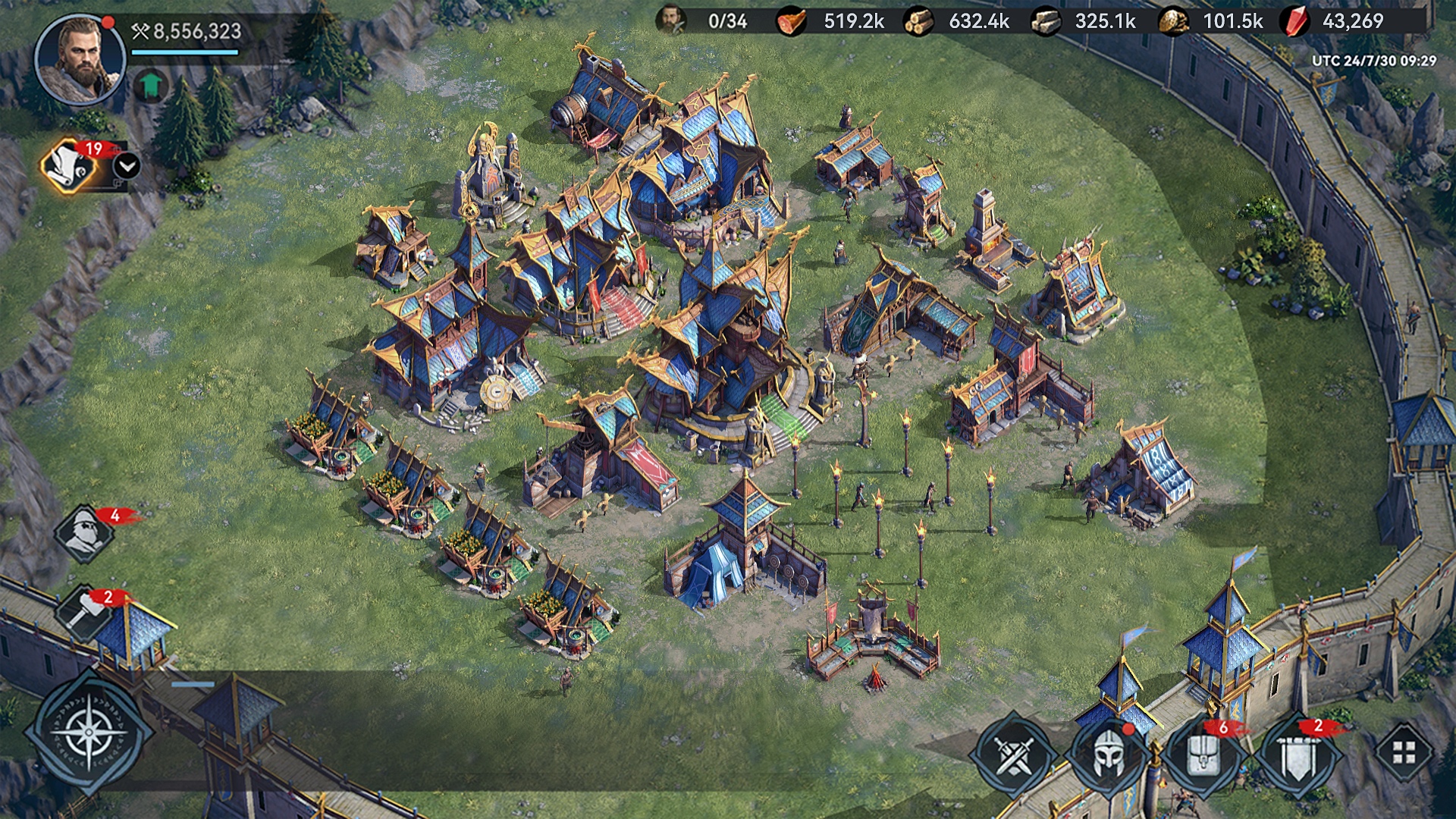Open the banner clan menu with 2 badge

1298,753
